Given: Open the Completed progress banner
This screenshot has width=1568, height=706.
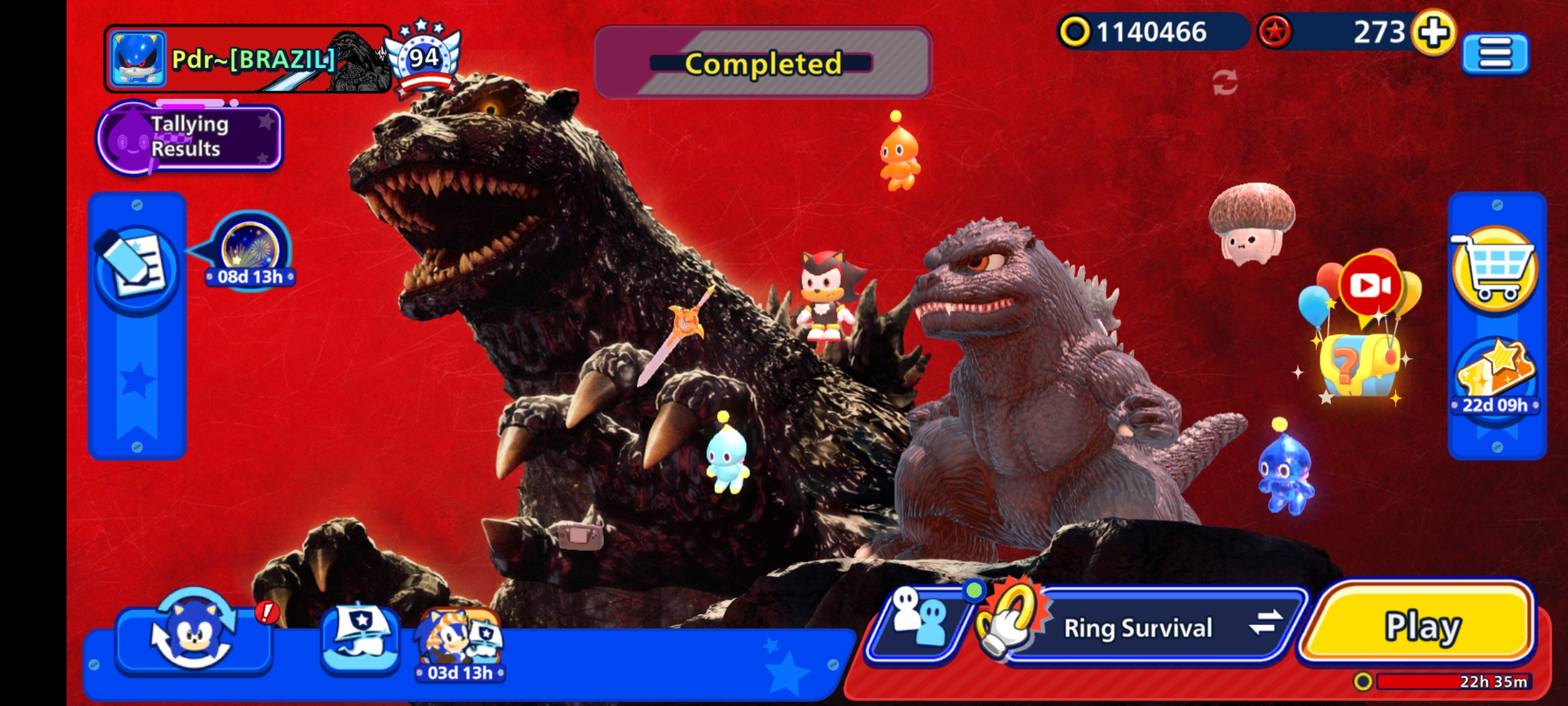Looking at the screenshot, I should pos(762,63).
